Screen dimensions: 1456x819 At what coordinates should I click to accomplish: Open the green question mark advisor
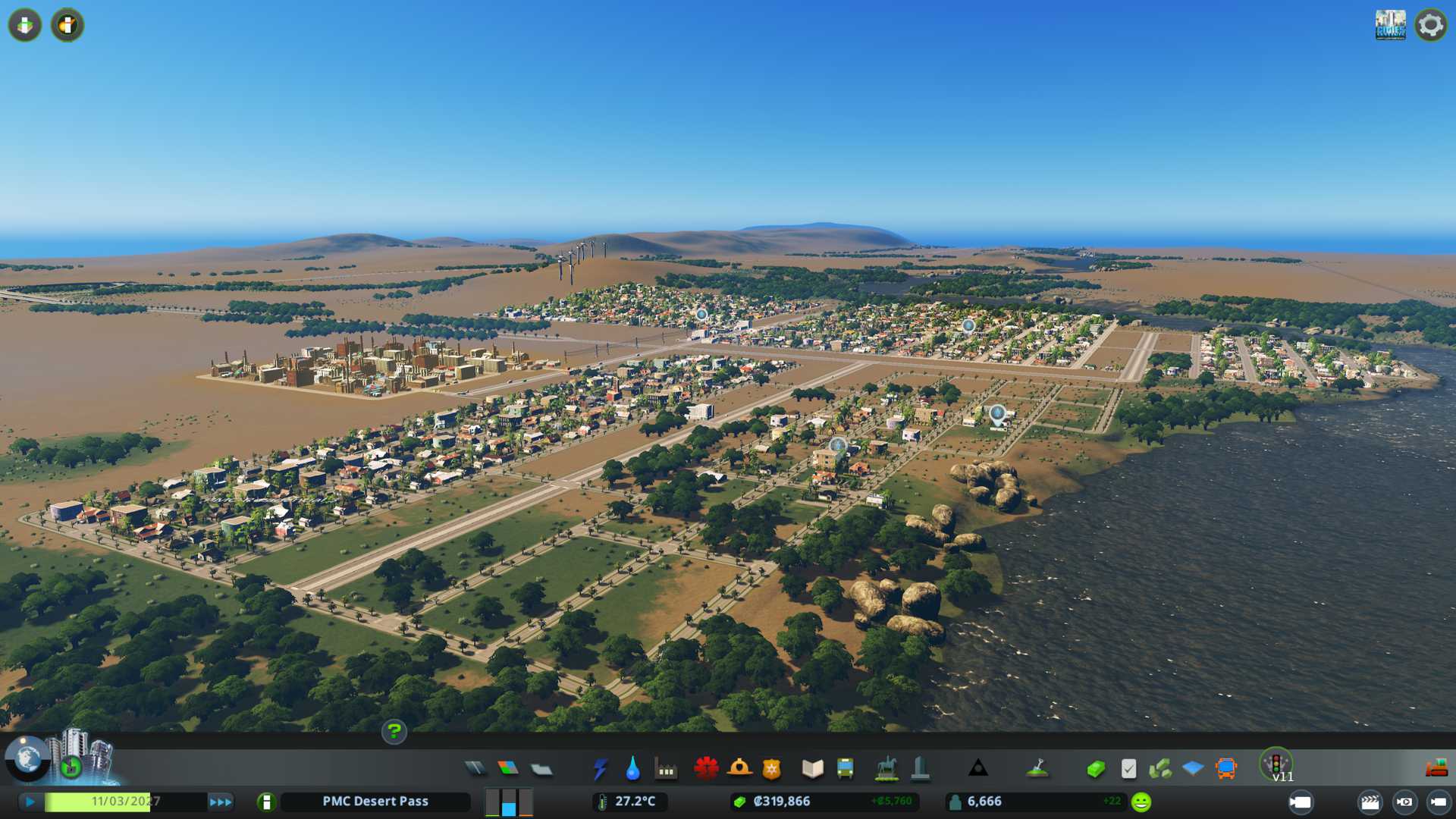point(394,732)
